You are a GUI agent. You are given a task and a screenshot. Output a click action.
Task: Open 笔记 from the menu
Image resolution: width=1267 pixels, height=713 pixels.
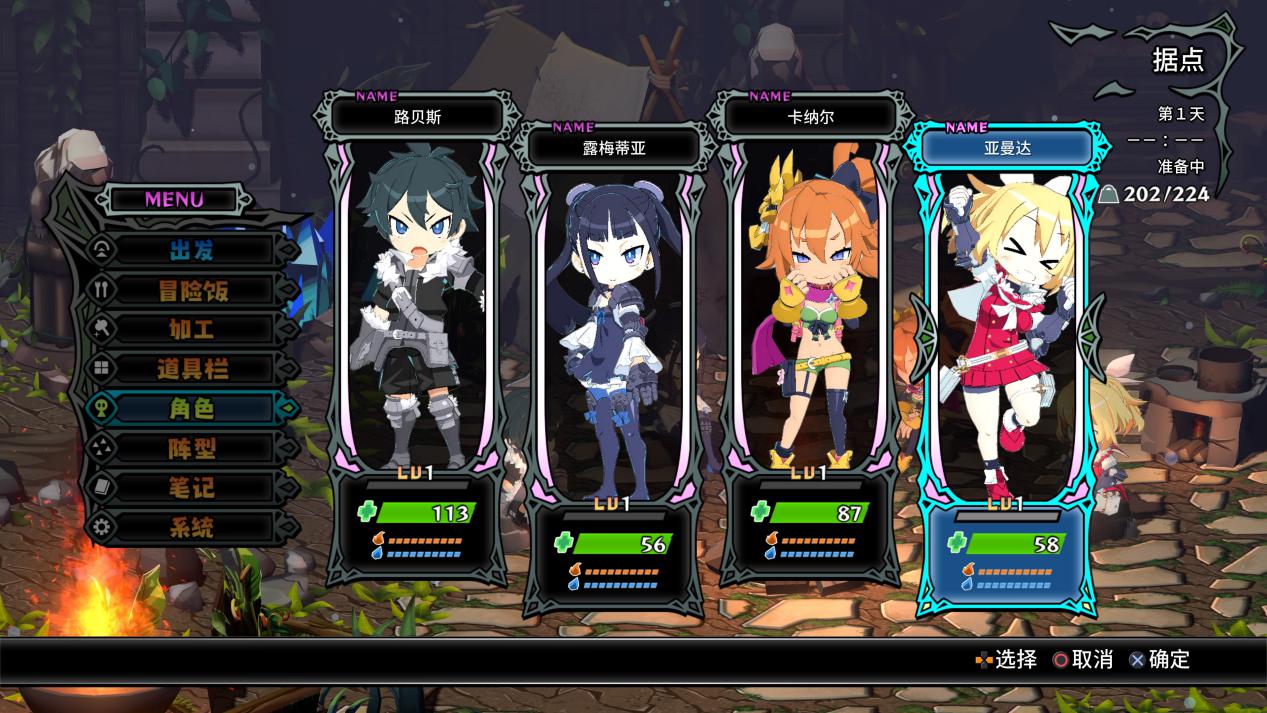point(192,488)
